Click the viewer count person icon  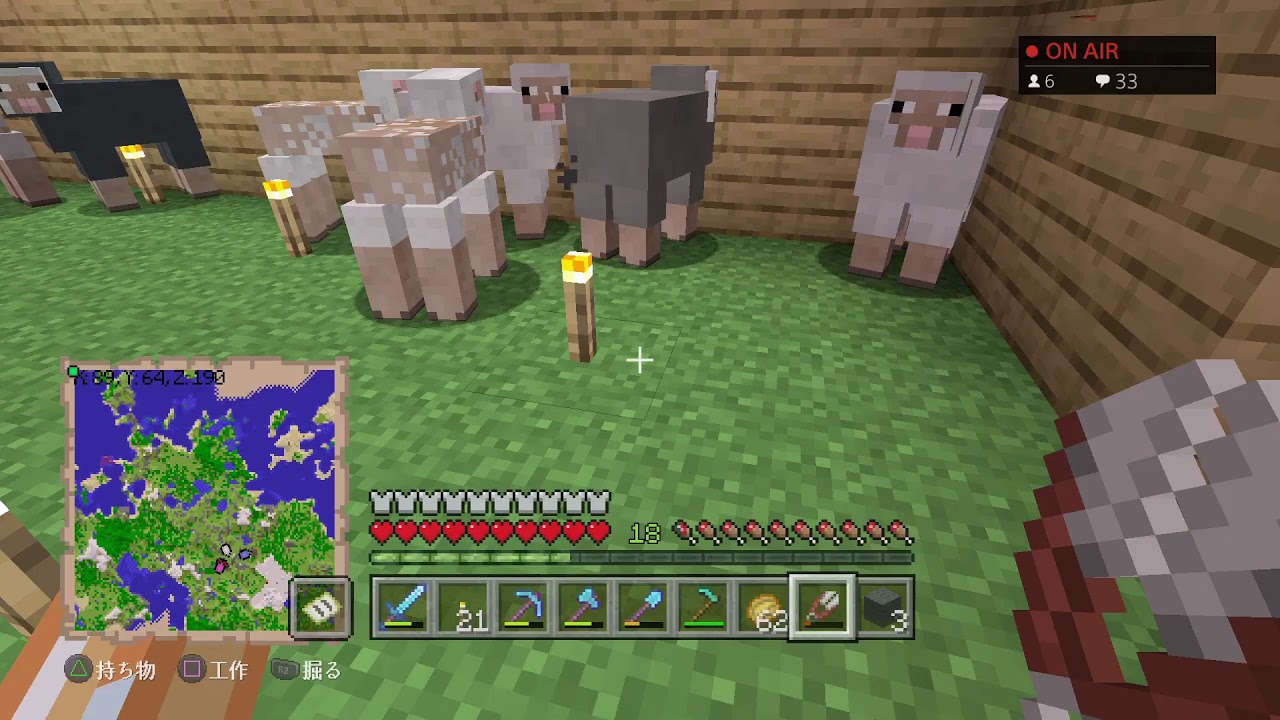[1034, 82]
